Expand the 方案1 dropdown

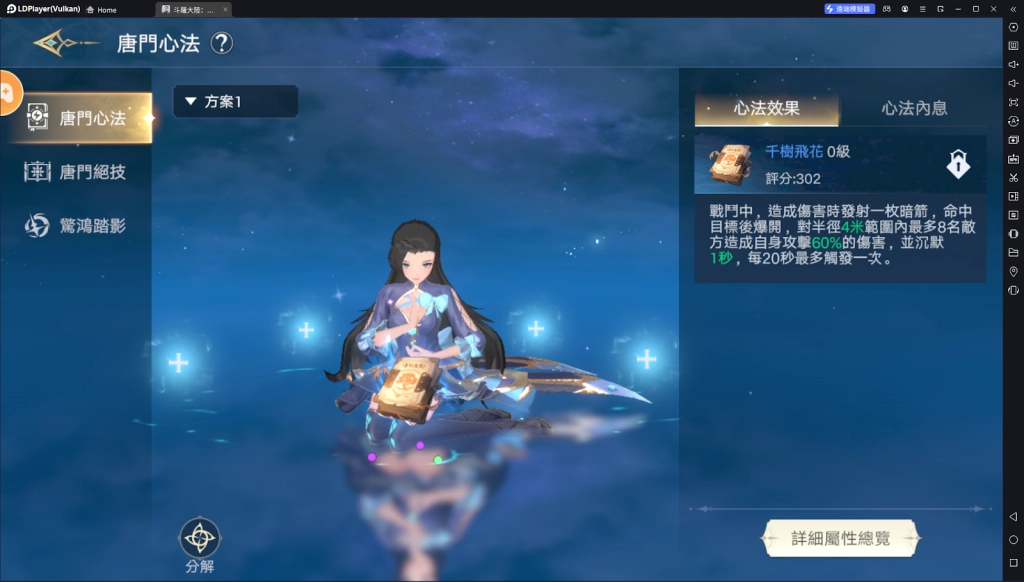click(x=235, y=101)
